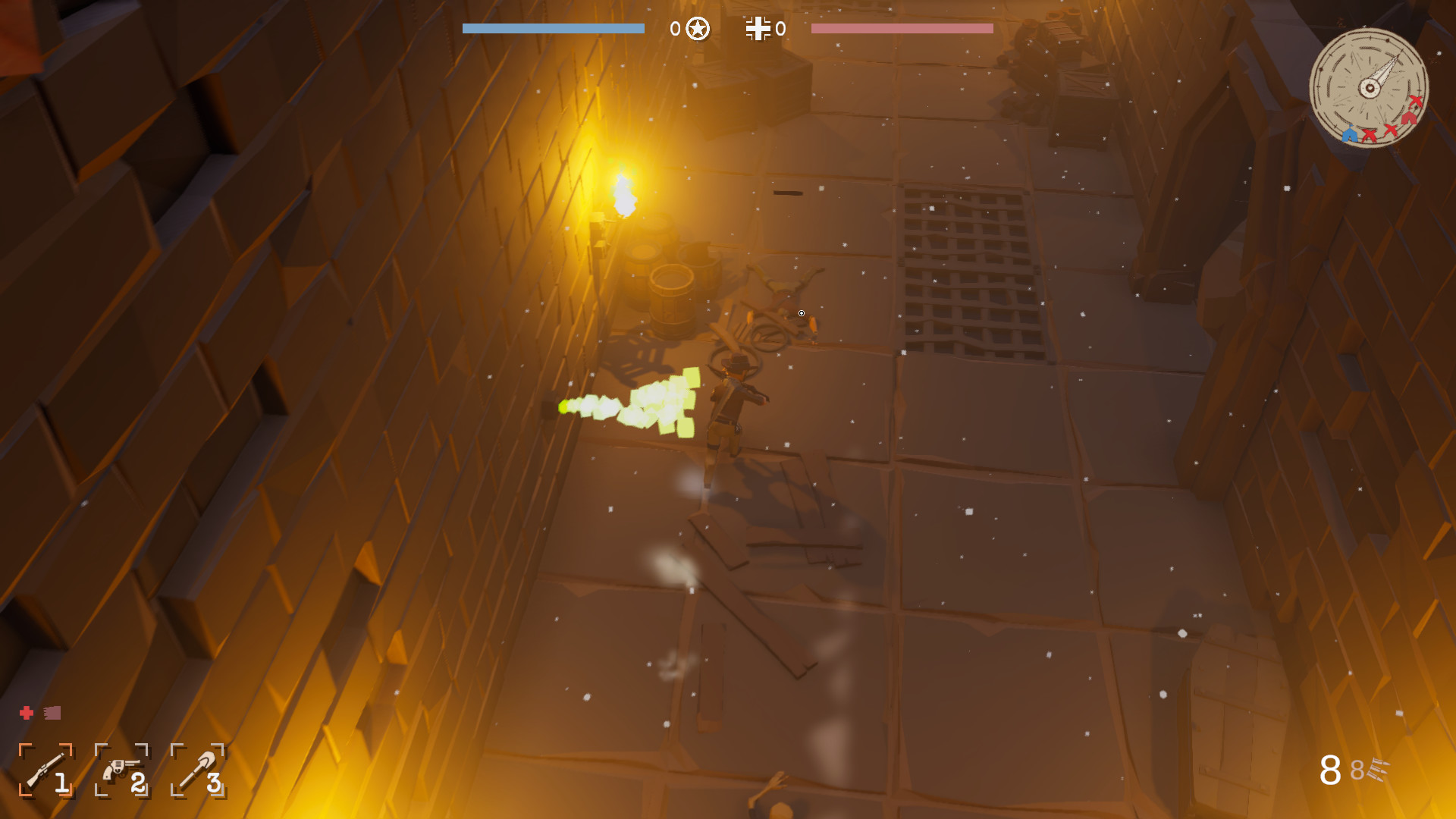The image size is (1456, 819).
Task: Click the red tent marker on the compass
Action: click(x=1408, y=119)
